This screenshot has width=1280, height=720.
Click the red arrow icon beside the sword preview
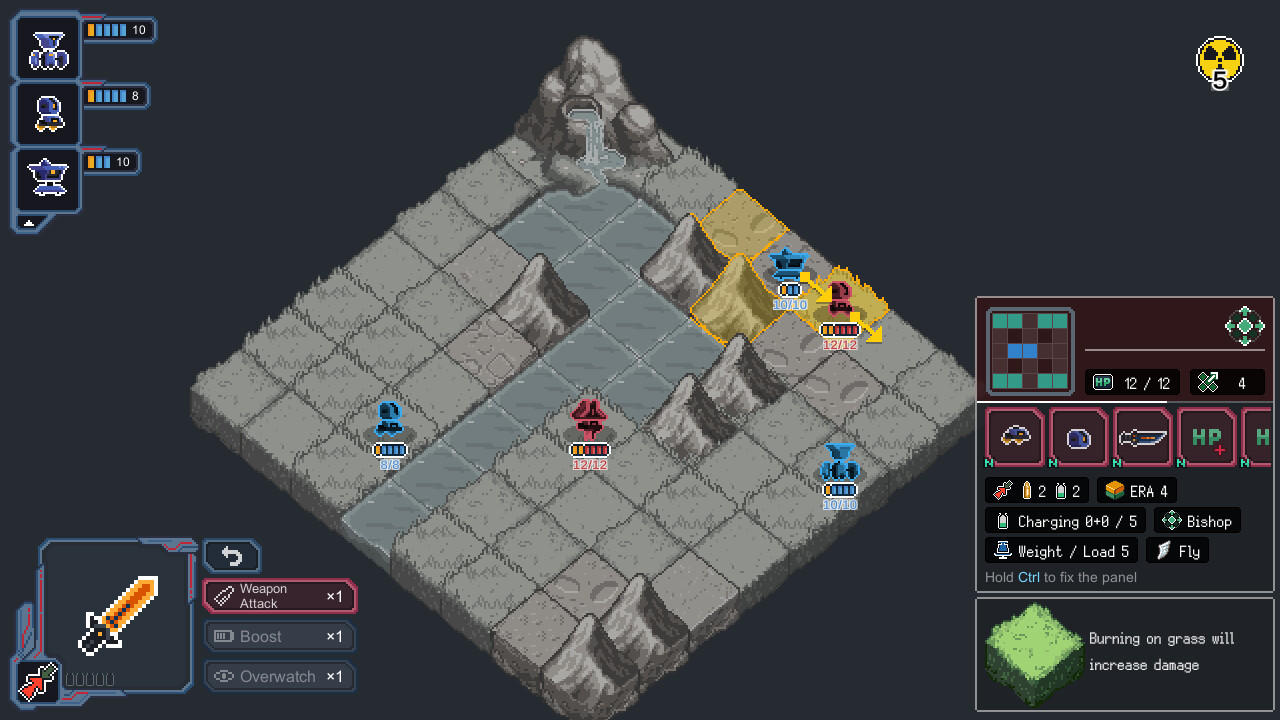[x=38, y=683]
